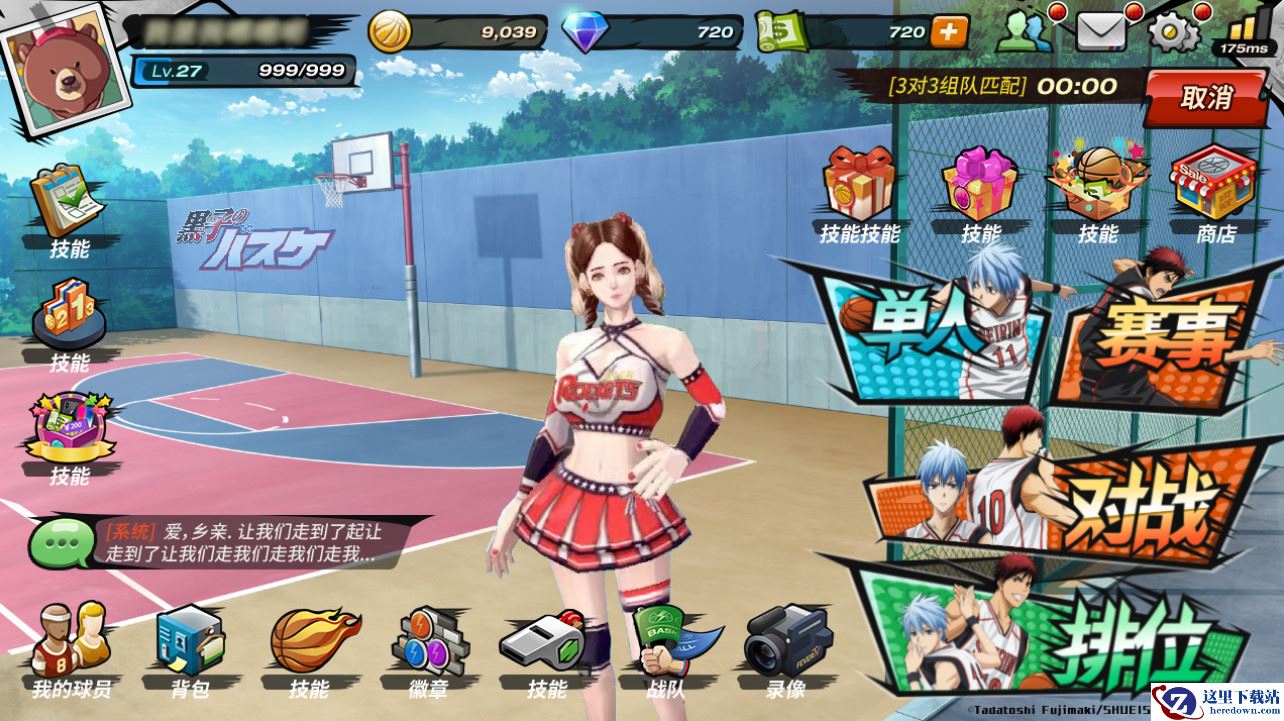This screenshot has width=1284, height=721.
Task: Open the settings gear icon
Action: pos(1174,34)
